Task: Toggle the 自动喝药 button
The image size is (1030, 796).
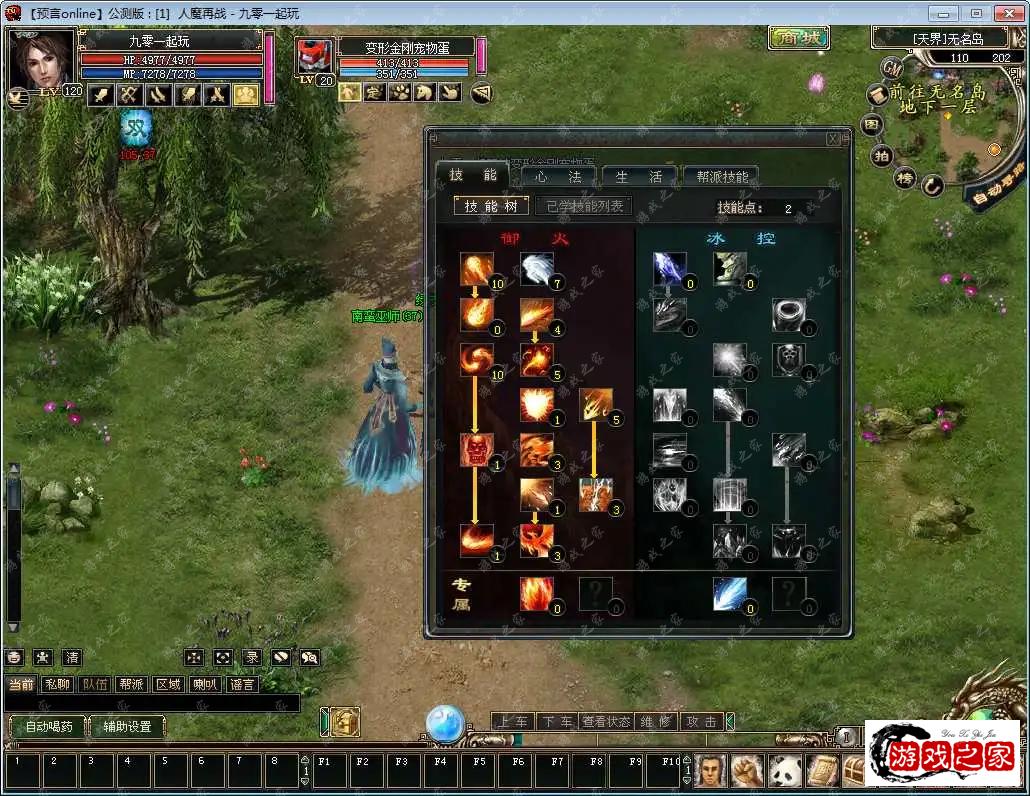Action: point(46,727)
